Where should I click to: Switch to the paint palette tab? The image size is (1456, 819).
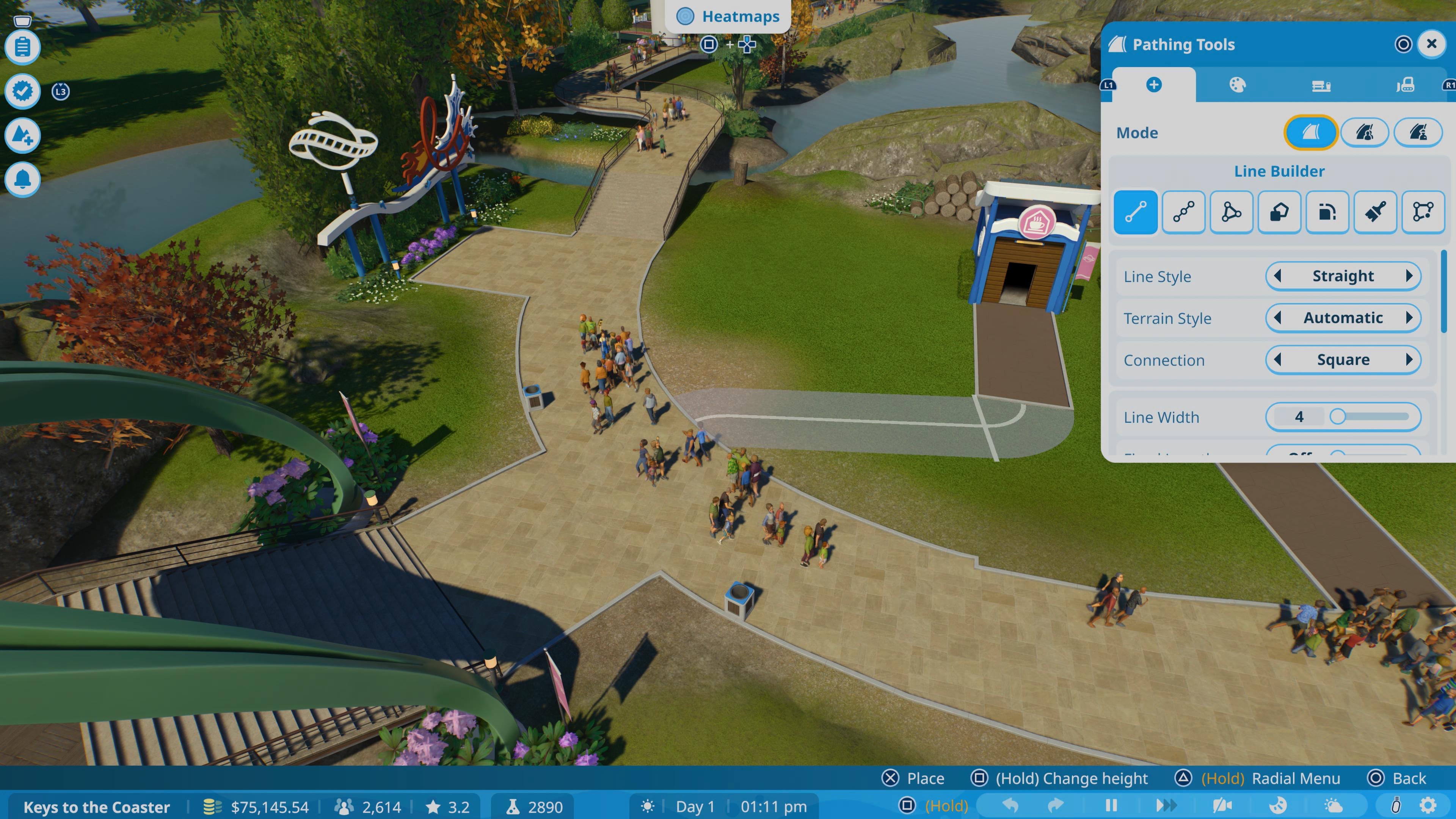[1237, 85]
